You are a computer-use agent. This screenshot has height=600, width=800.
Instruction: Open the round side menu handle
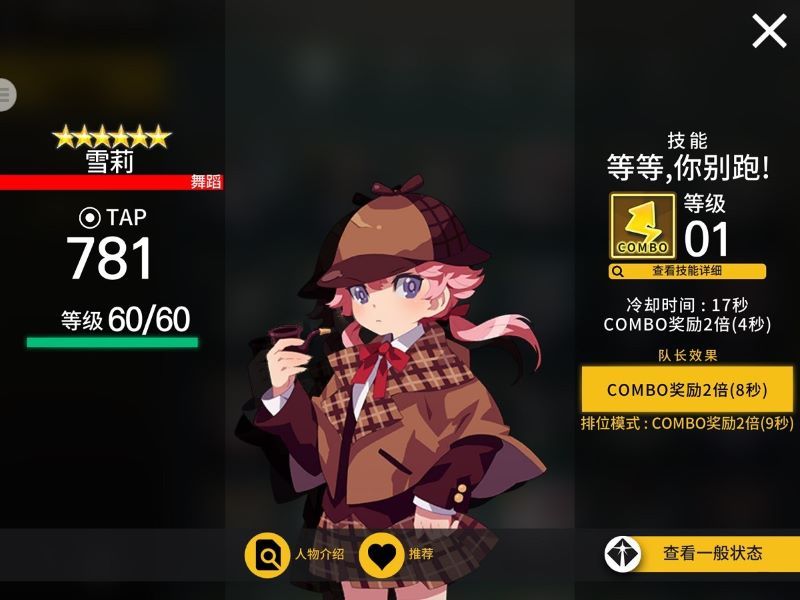6,95
